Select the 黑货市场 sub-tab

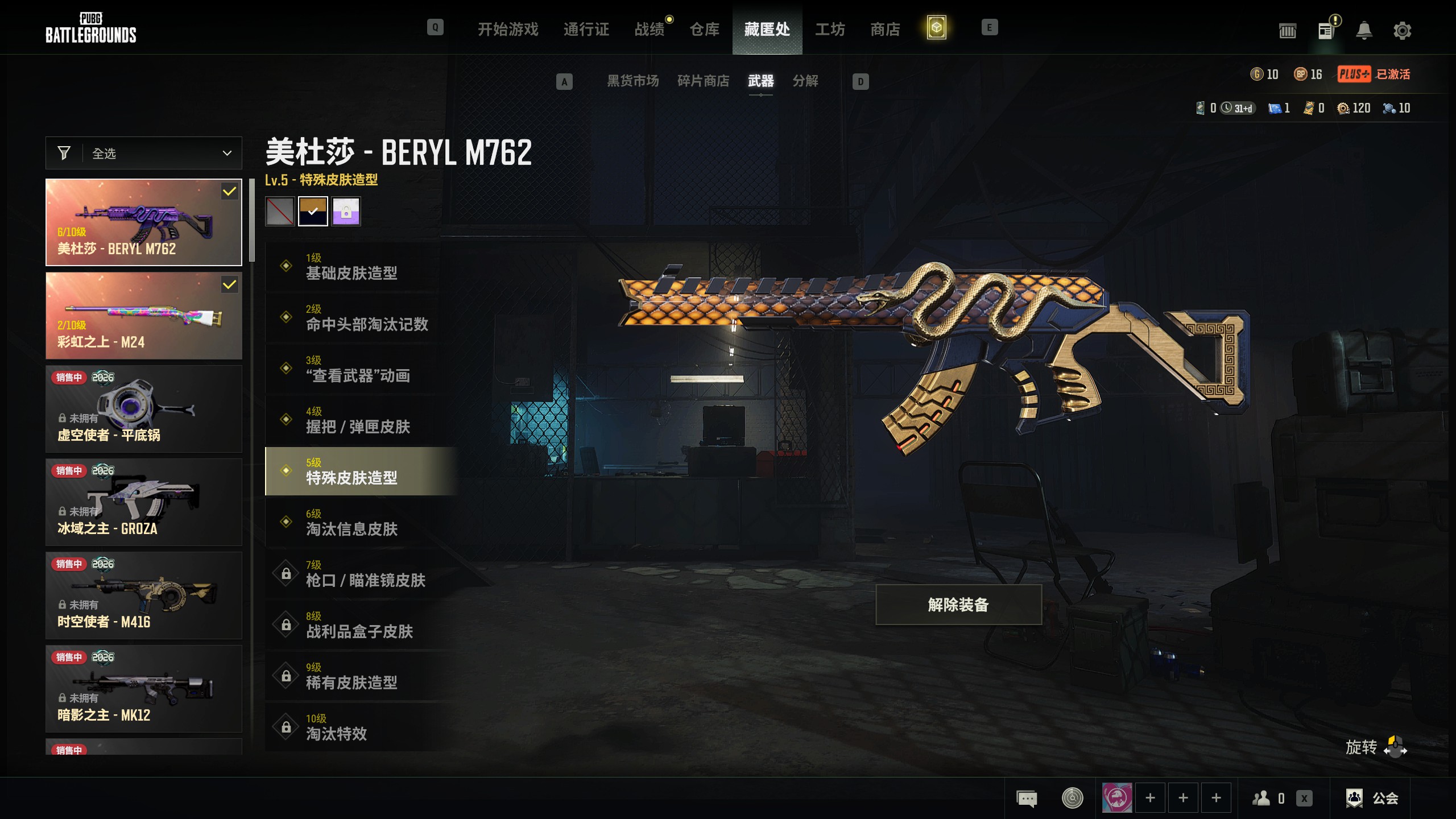tap(632, 81)
